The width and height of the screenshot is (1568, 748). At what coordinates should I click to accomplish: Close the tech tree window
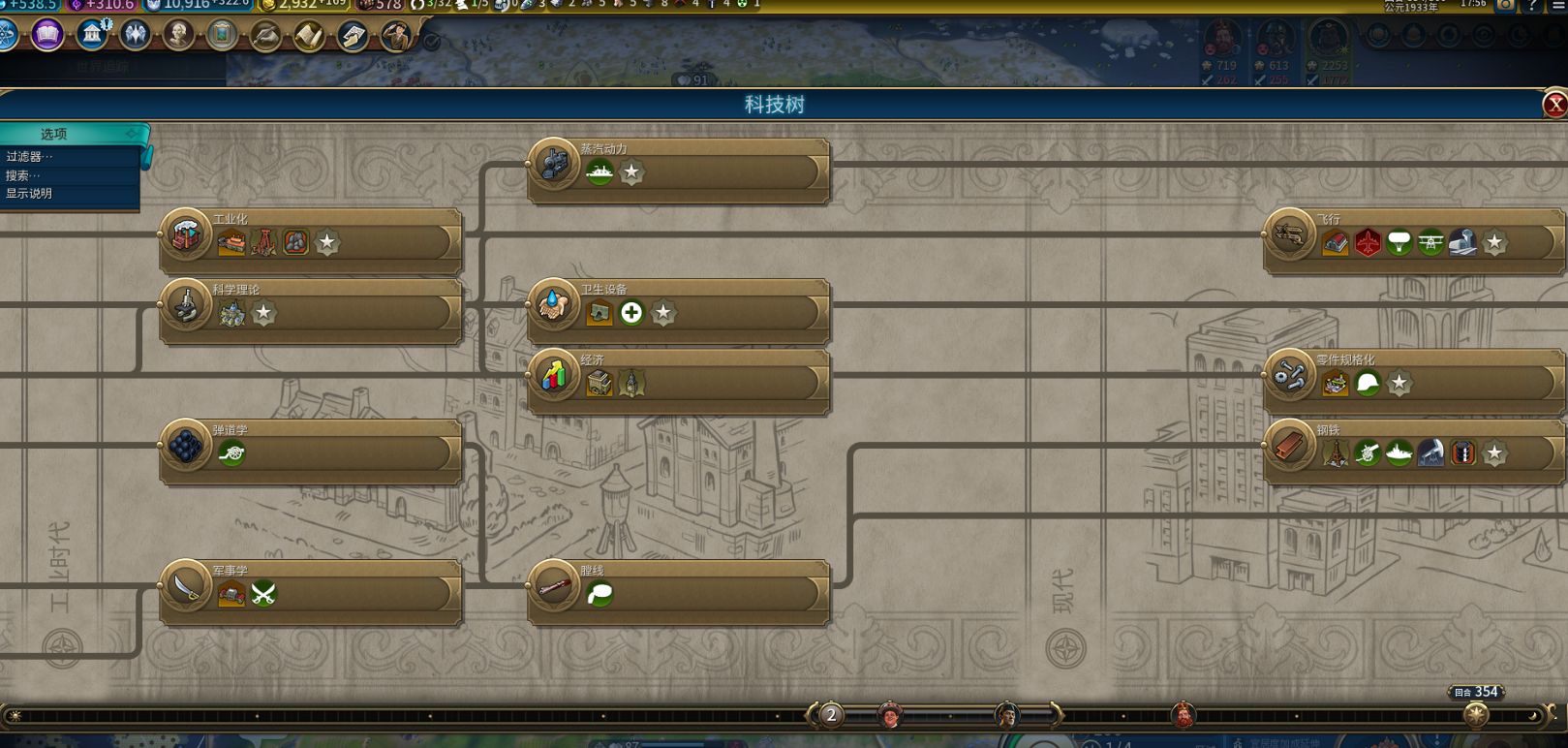pos(1554,105)
